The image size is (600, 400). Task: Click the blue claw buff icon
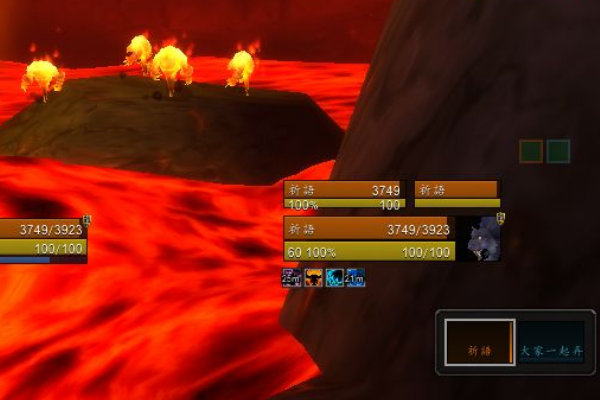coord(335,276)
